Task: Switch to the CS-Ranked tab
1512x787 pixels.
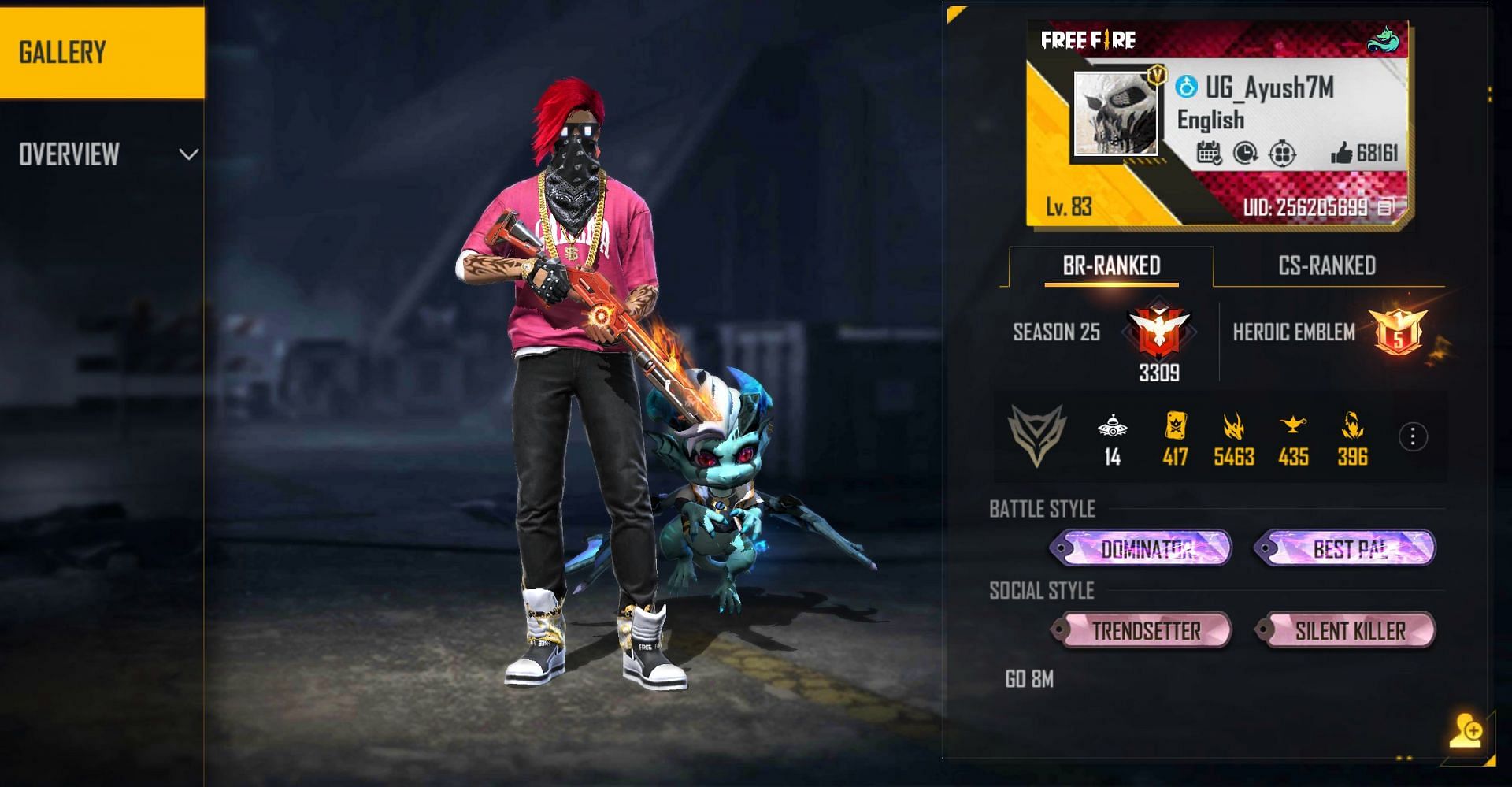Action: [x=1327, y=266]
